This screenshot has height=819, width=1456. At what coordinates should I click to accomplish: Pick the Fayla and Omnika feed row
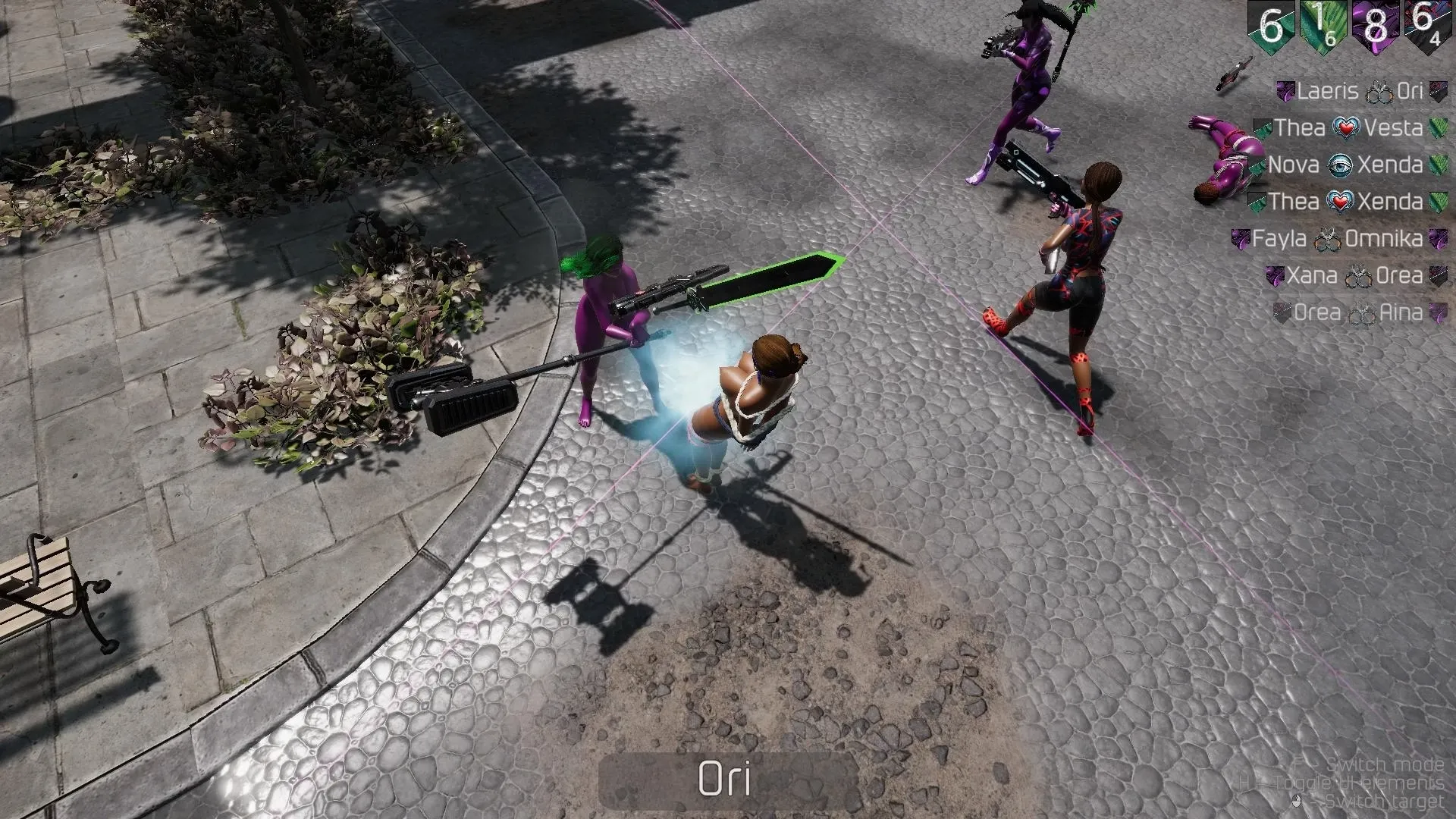tap(1338, 239)
